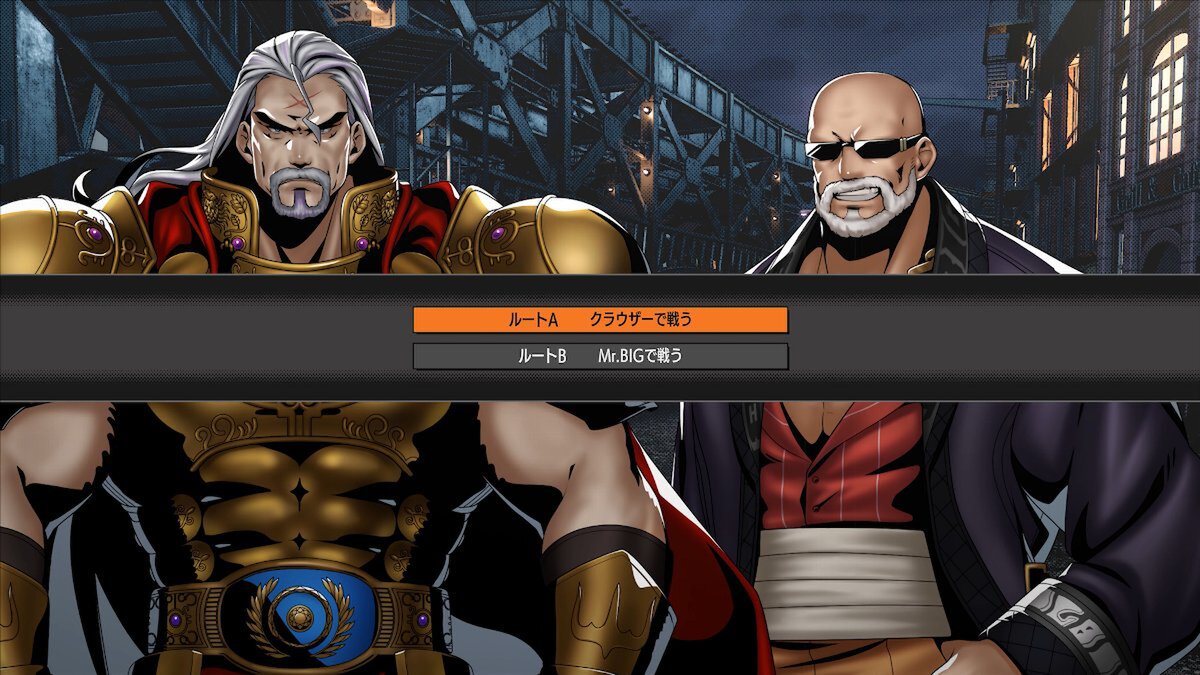Screen dimensions: 1200x675
Task: Choose Route A: fight as Krauser
Action: coord(600,320)
